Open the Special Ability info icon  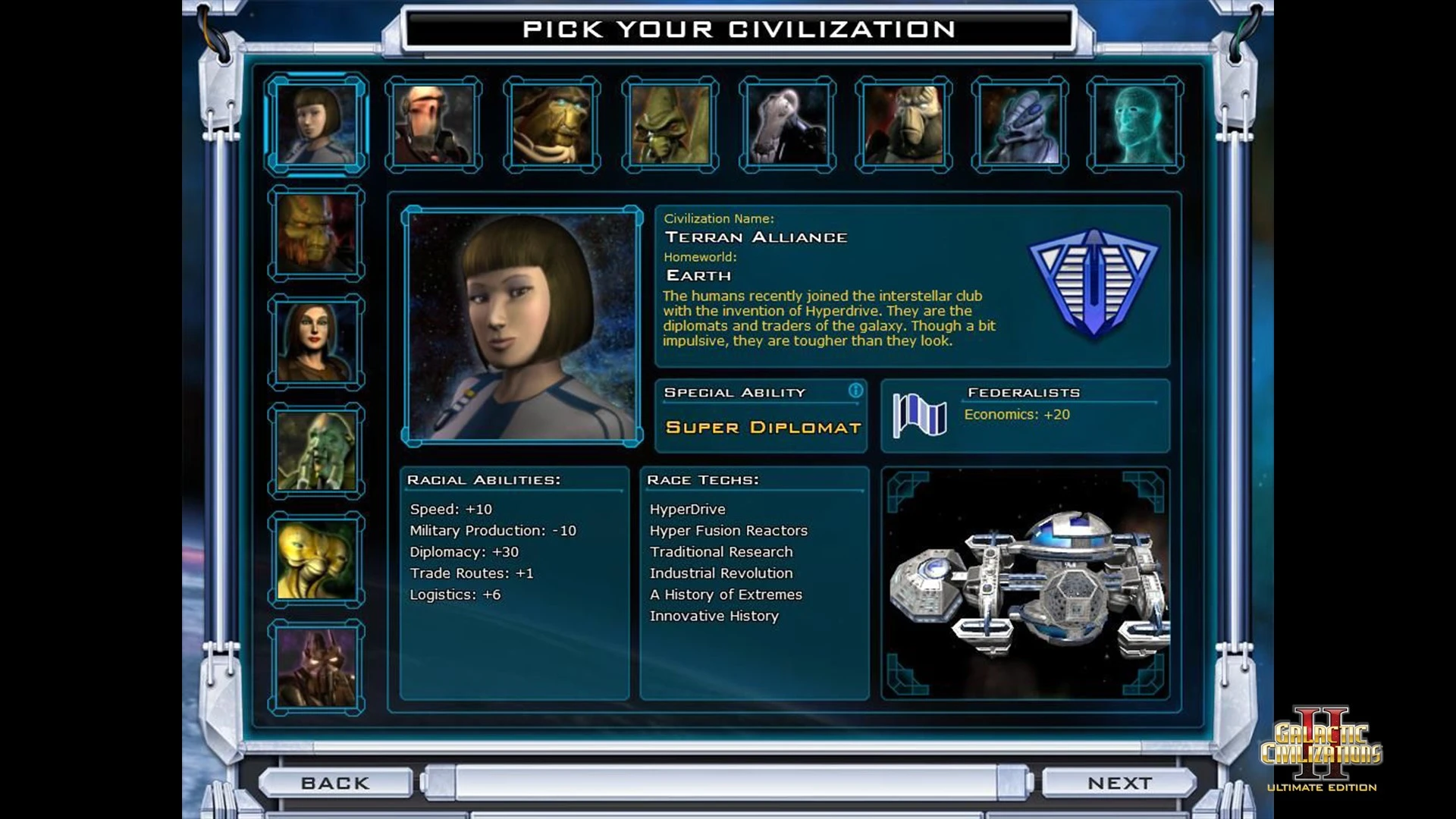click(855, 391)
